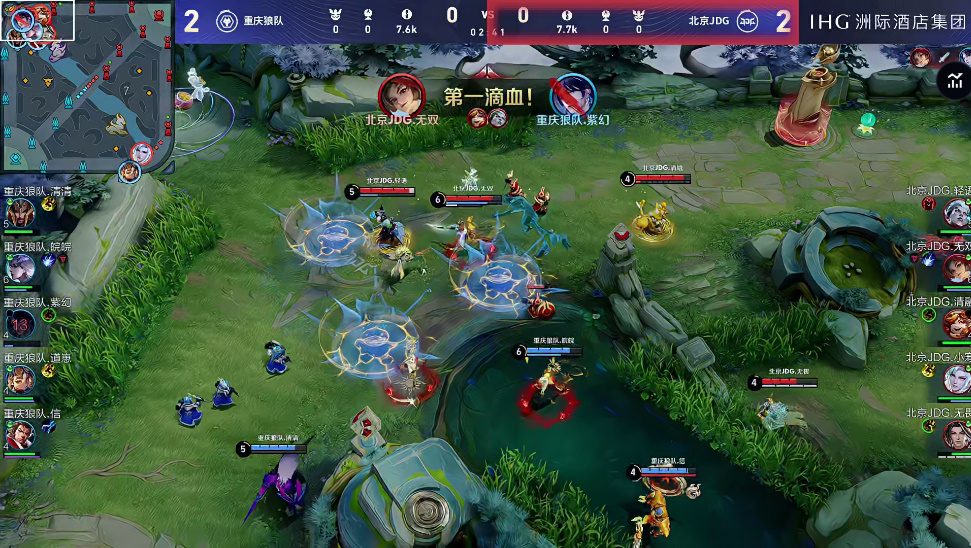Select 重庆狼队.信 player portrait
Screen dimensions: 971x548
(20, 434)
